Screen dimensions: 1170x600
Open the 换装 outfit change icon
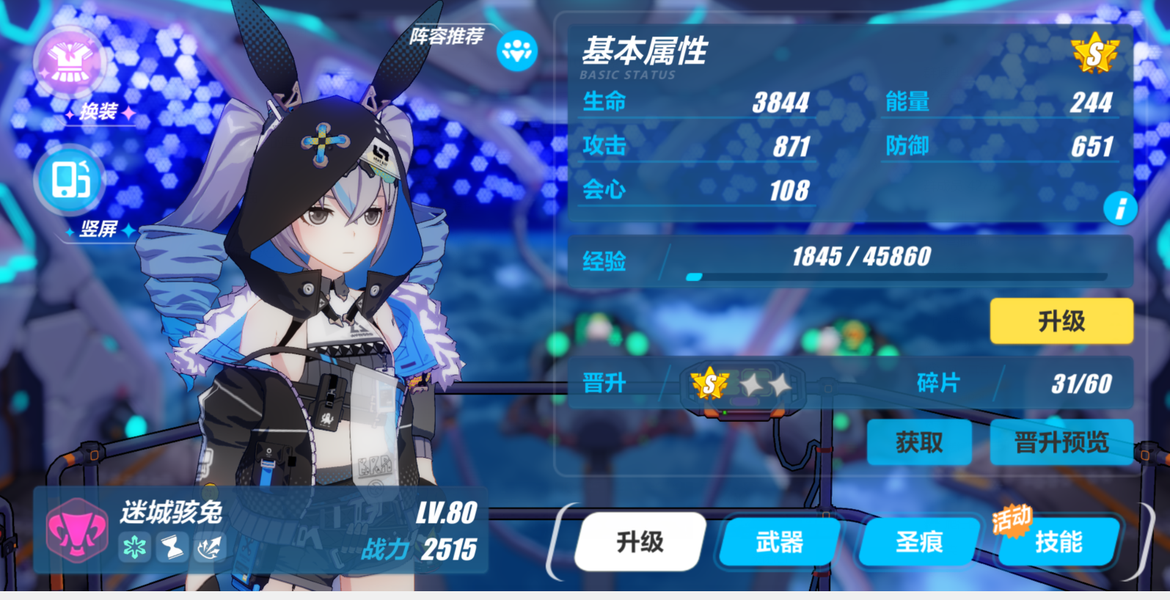[x=70, y=63]
